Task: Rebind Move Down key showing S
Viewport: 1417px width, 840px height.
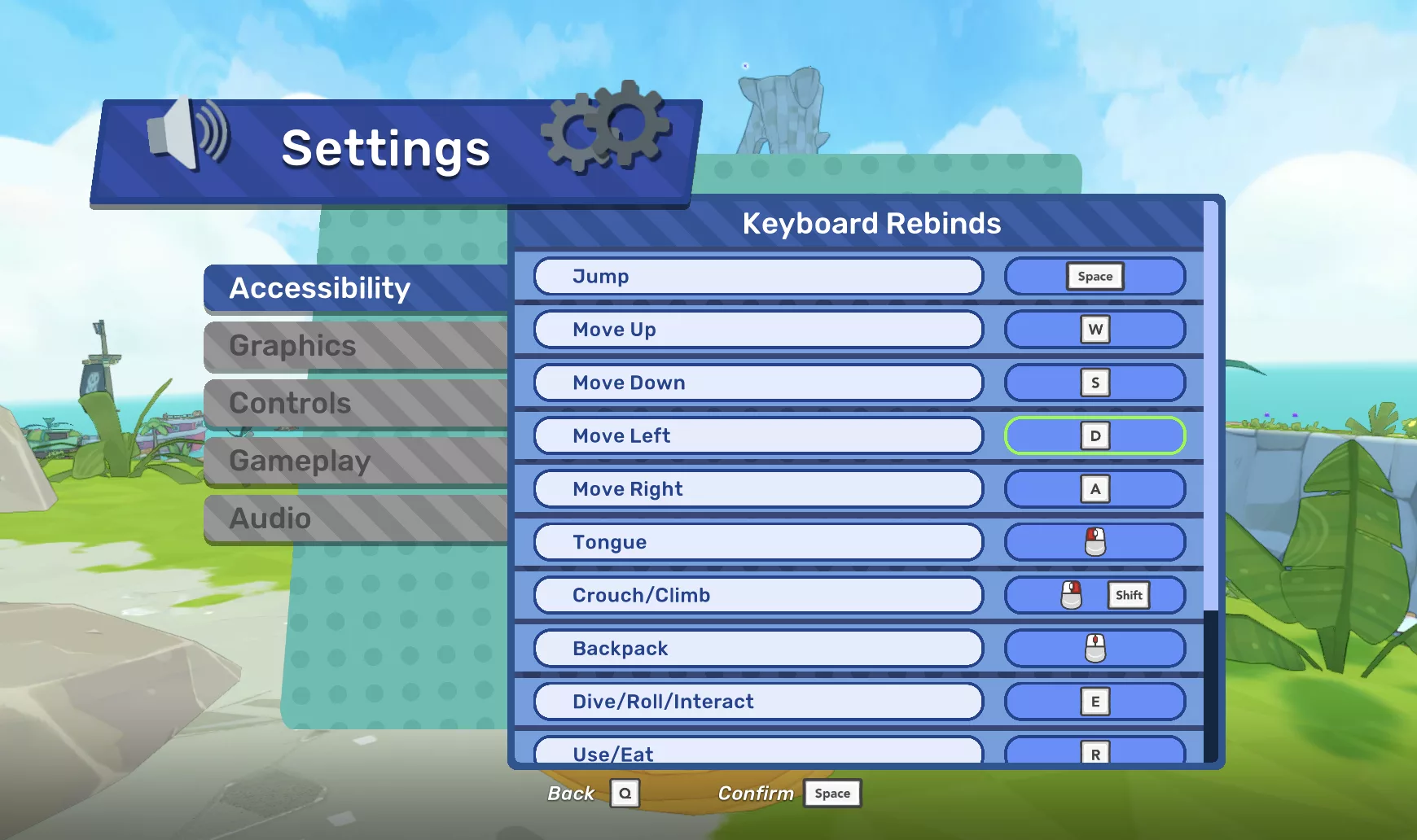Action: tap(1095, 383)
